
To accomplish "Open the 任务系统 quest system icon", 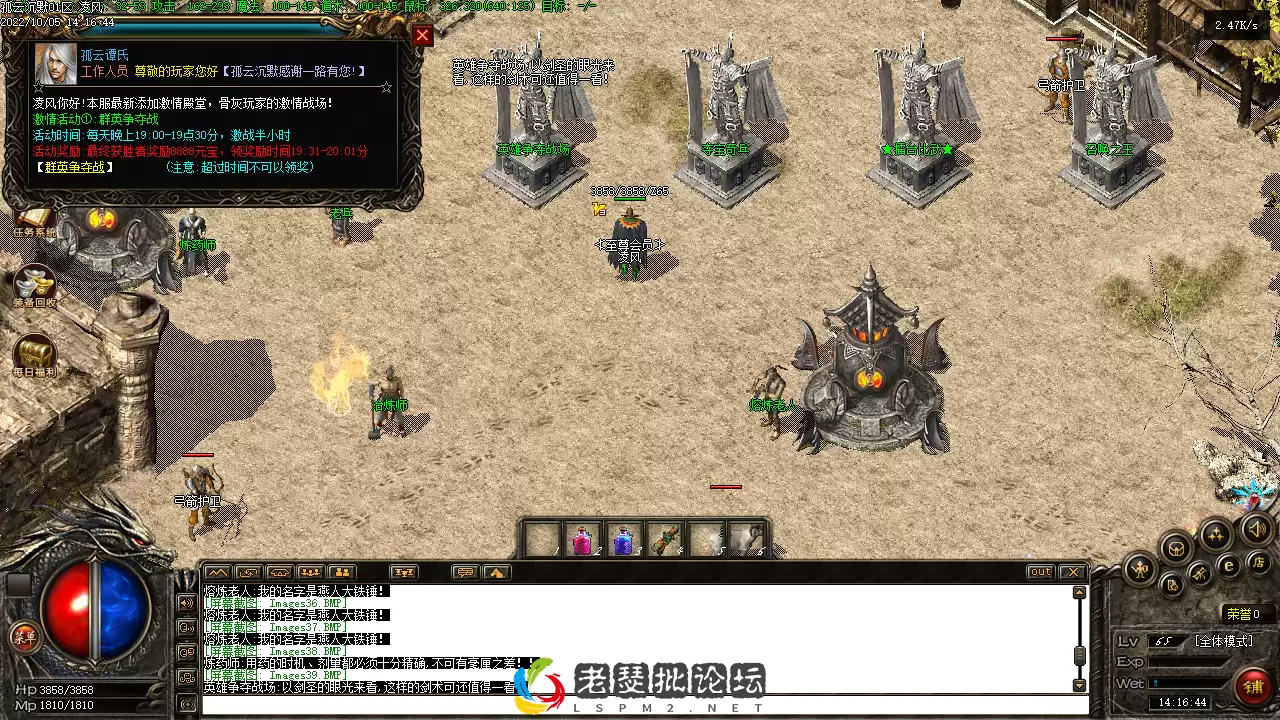I will [34, 220].
